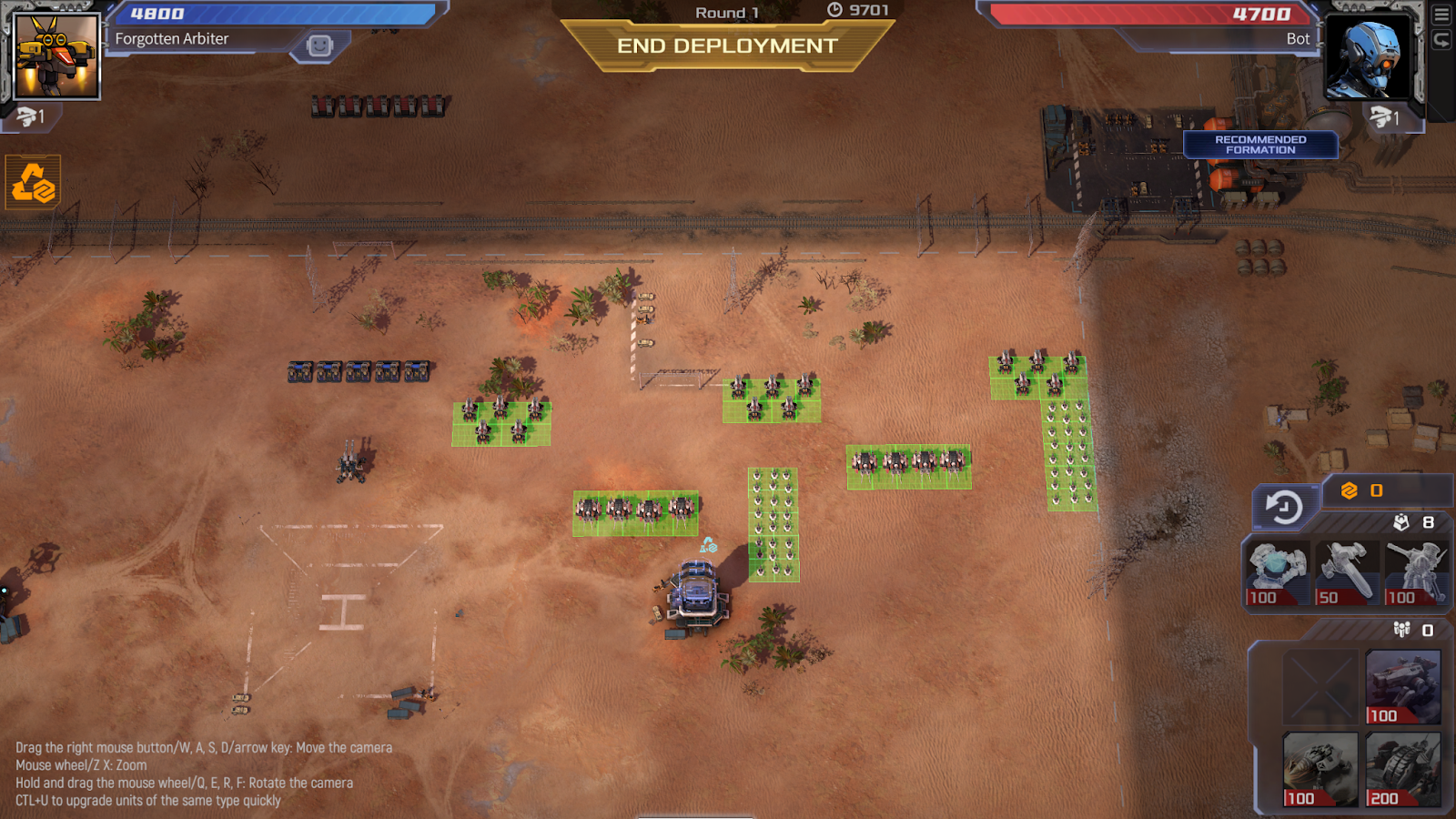This screenshot has width=1456, height=819.
Task: Buy the wheeled unit card for 200
Action: [1402, 769]
